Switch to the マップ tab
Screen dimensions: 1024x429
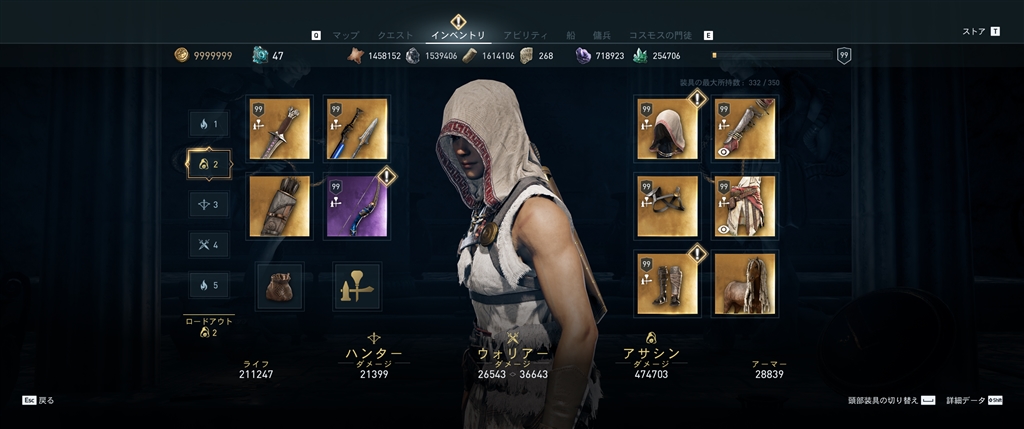click(x=345, y=35)
